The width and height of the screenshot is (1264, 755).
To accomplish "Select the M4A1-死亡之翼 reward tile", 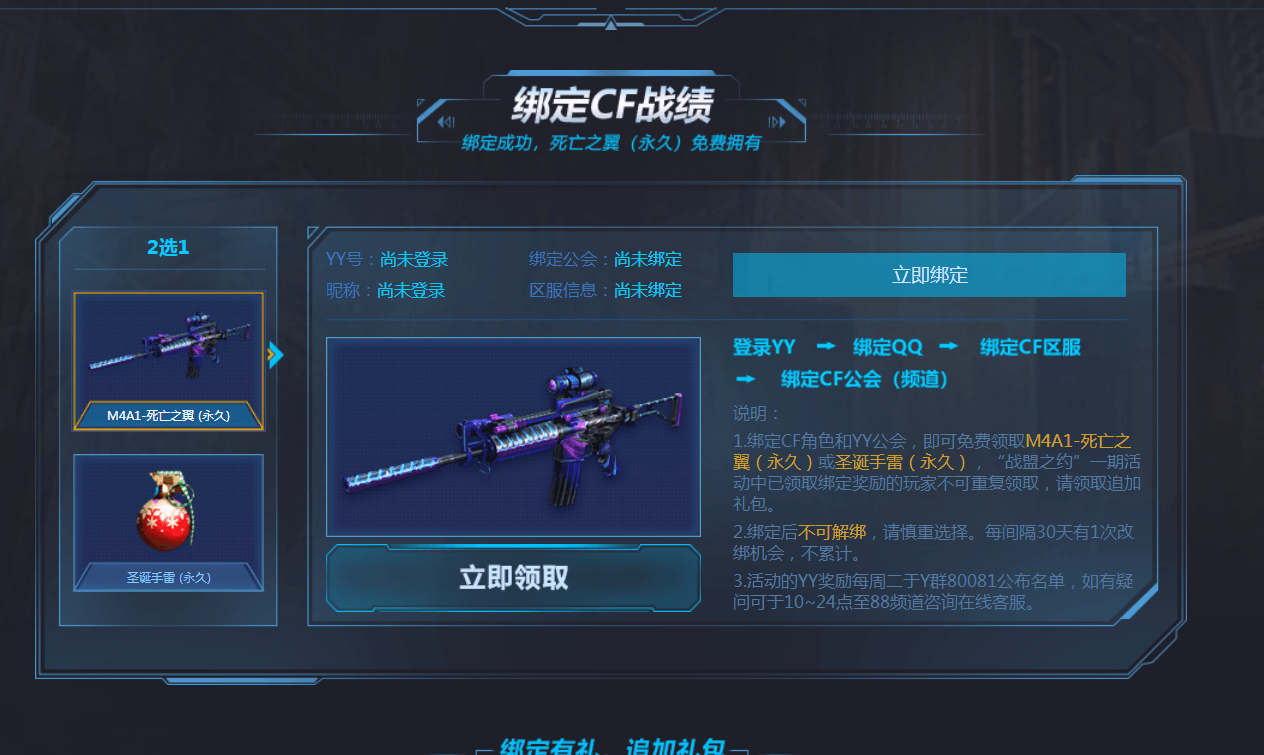I will pos(168,361).
